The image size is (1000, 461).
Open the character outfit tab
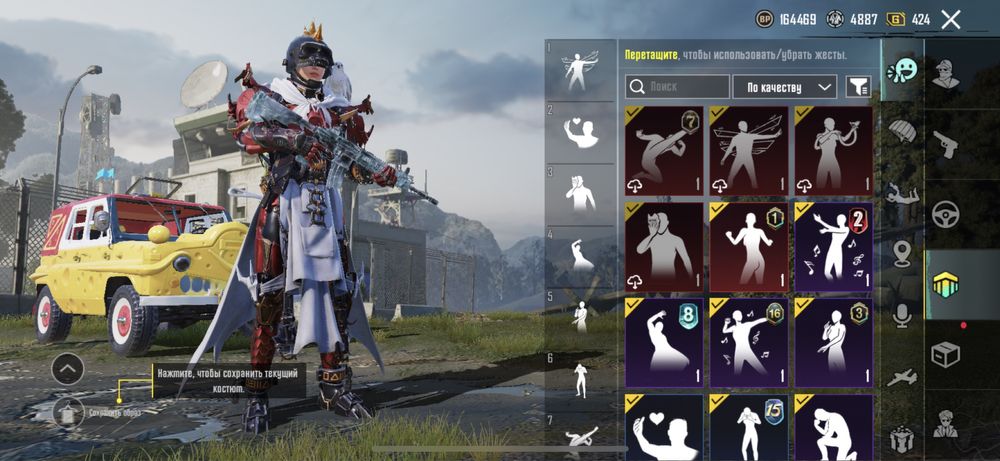pos(945,72)
